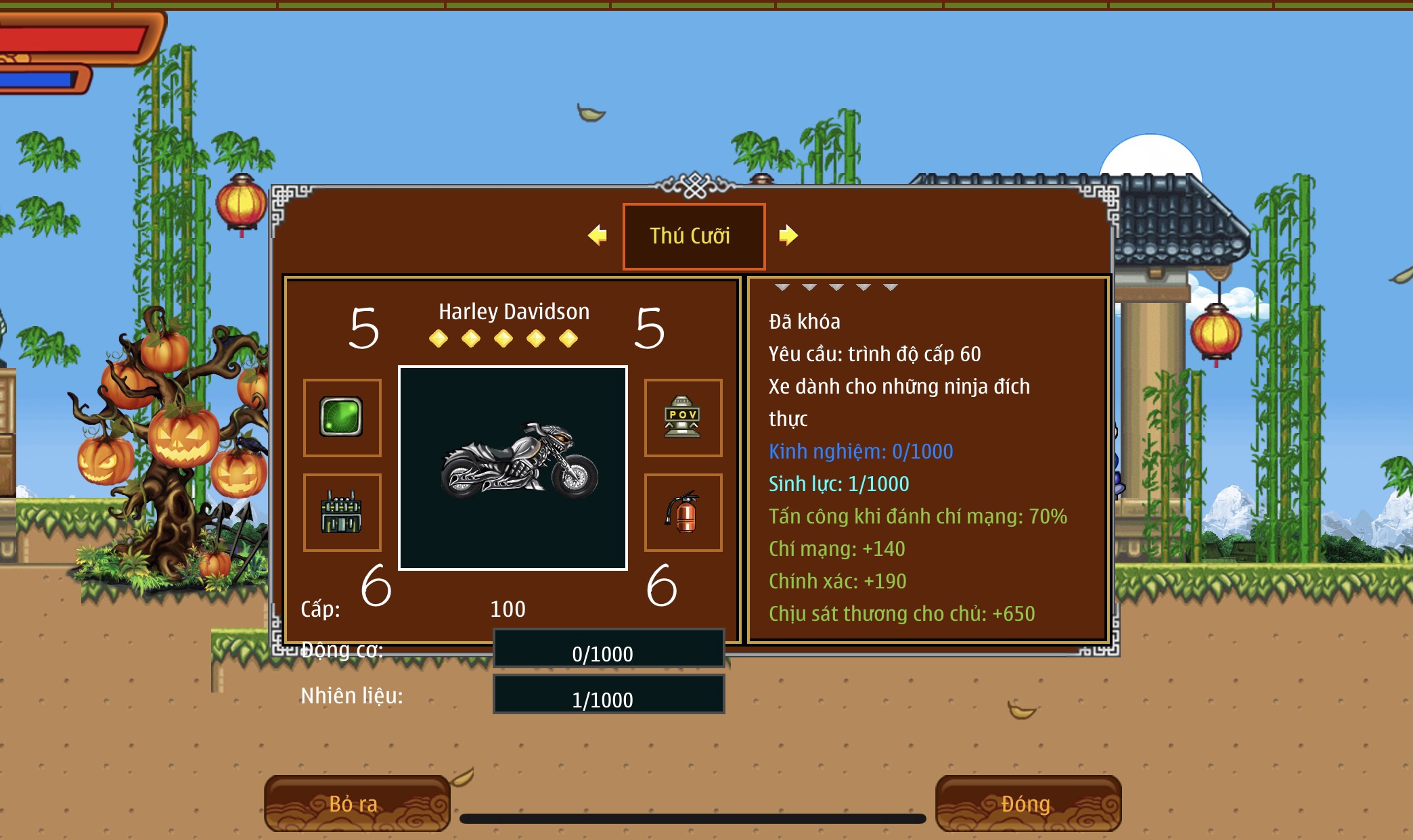Pick the red fire extinguisher slot
This screenshot has height=840, width=1413.
683,513
